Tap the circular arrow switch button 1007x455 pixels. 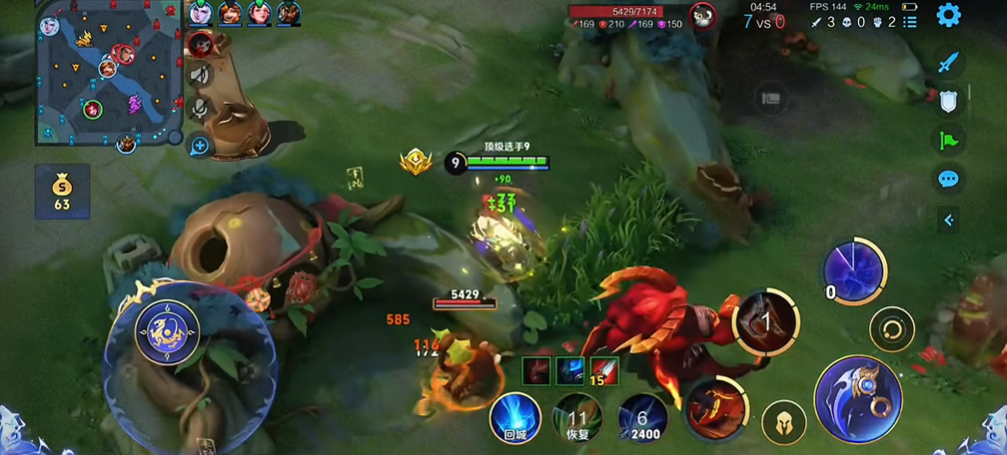coord(890,328)
